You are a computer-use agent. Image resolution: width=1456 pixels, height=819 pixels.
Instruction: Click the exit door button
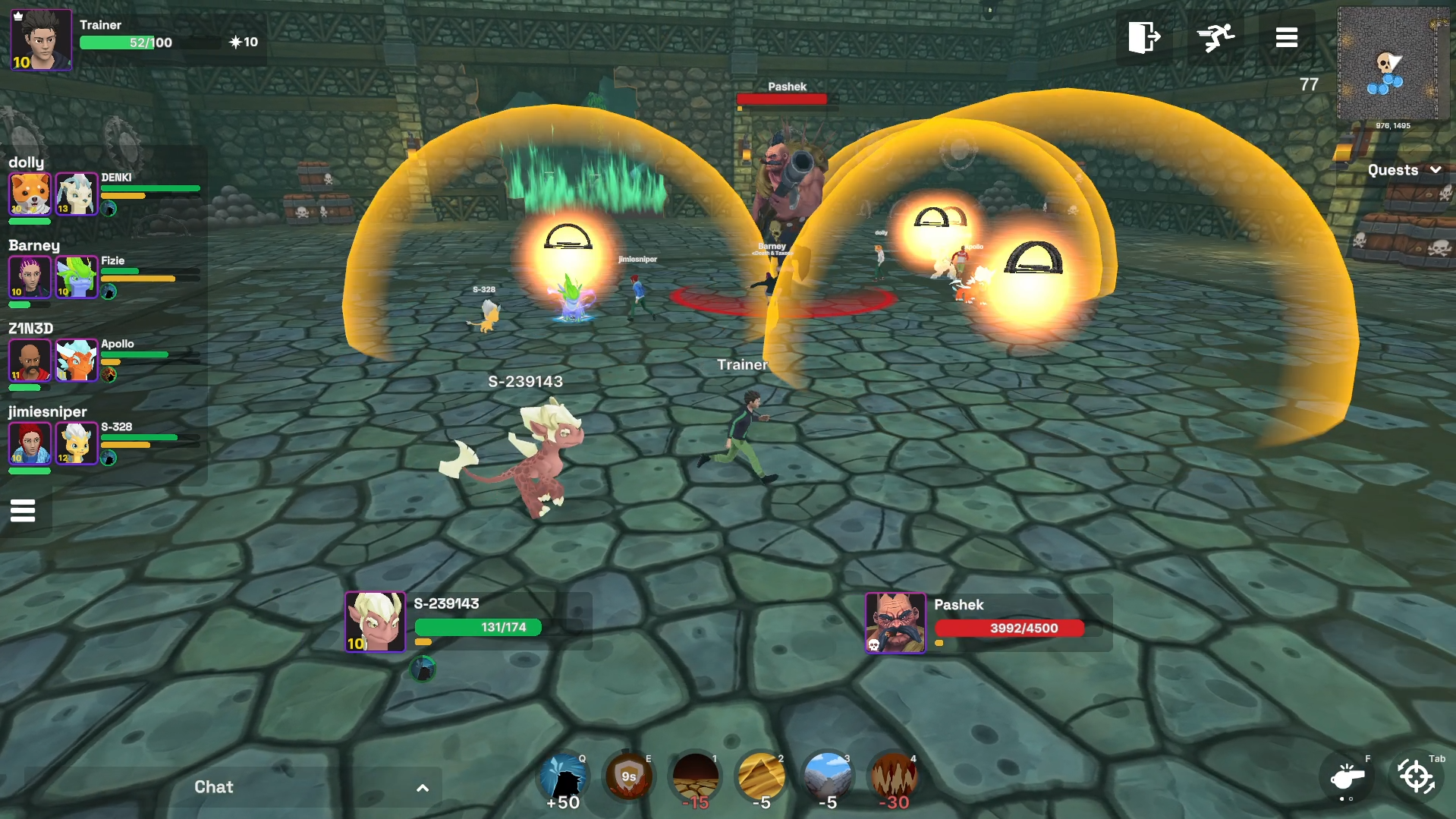pyautogui.click(x=1143, y=36)
